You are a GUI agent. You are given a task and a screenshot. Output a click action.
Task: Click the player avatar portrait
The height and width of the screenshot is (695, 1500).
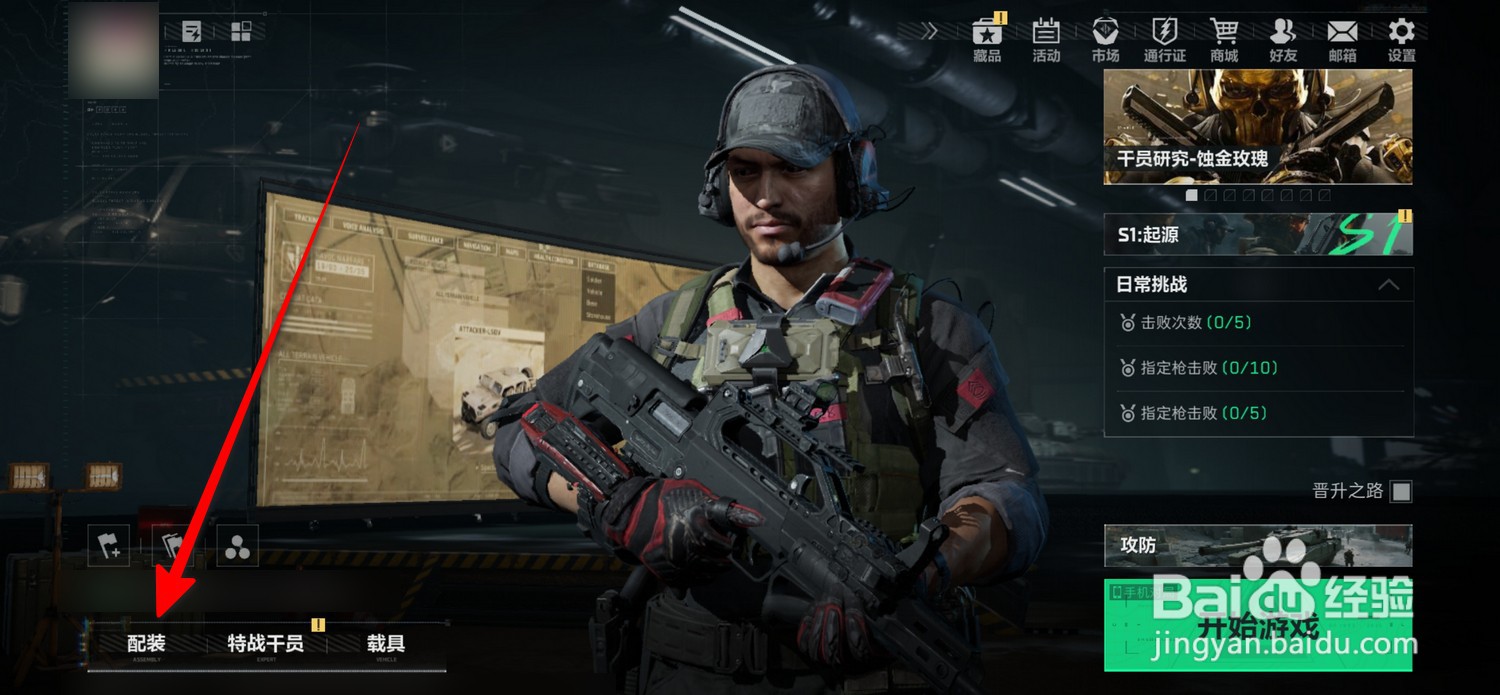click(115, 50)
